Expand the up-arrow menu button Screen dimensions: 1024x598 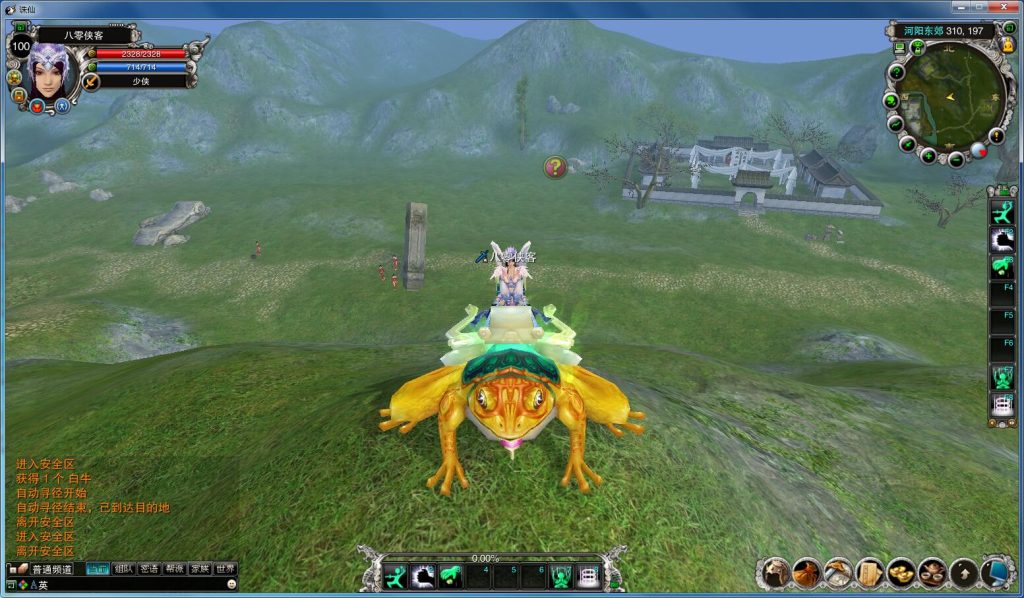coord(964,573)
